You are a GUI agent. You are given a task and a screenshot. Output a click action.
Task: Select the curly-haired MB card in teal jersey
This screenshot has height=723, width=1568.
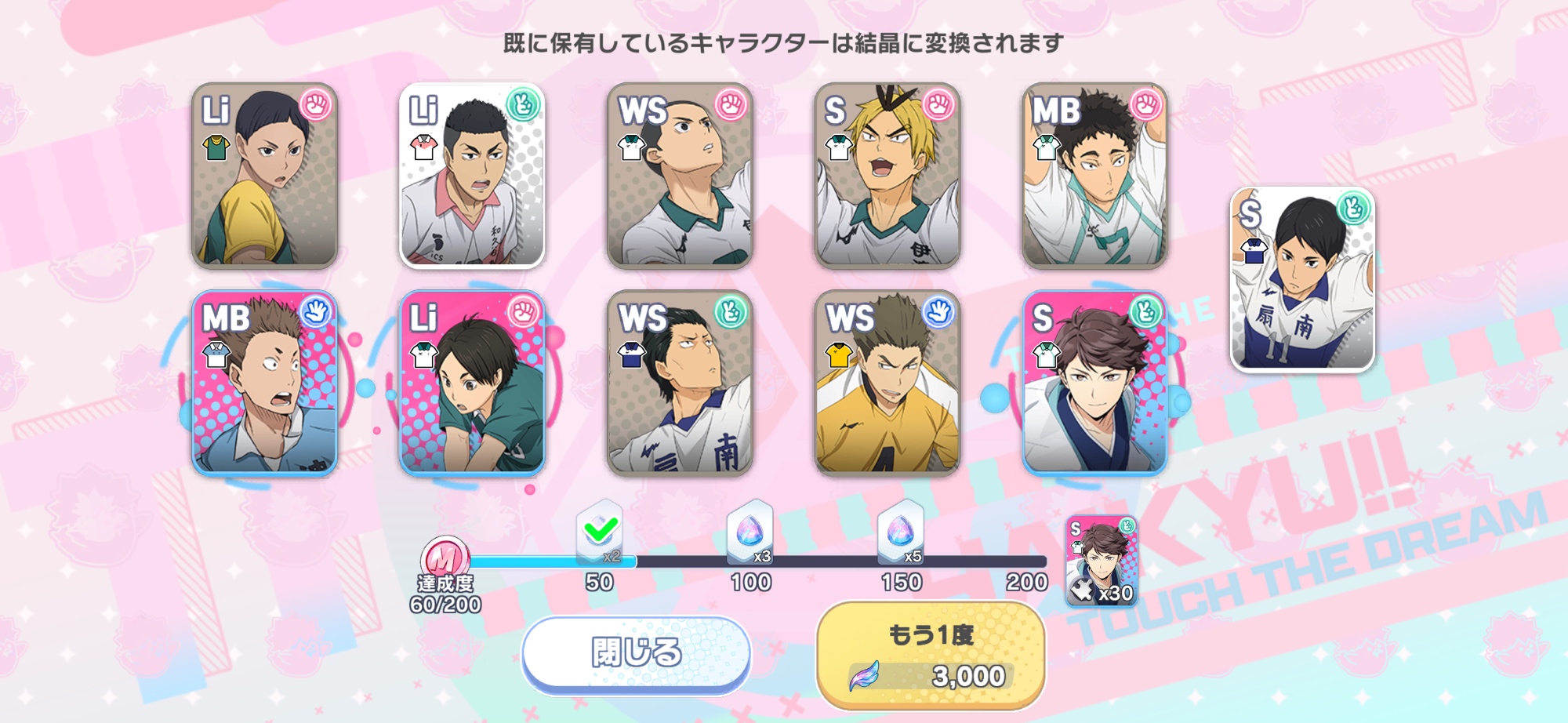click(x=1094, y=176)
